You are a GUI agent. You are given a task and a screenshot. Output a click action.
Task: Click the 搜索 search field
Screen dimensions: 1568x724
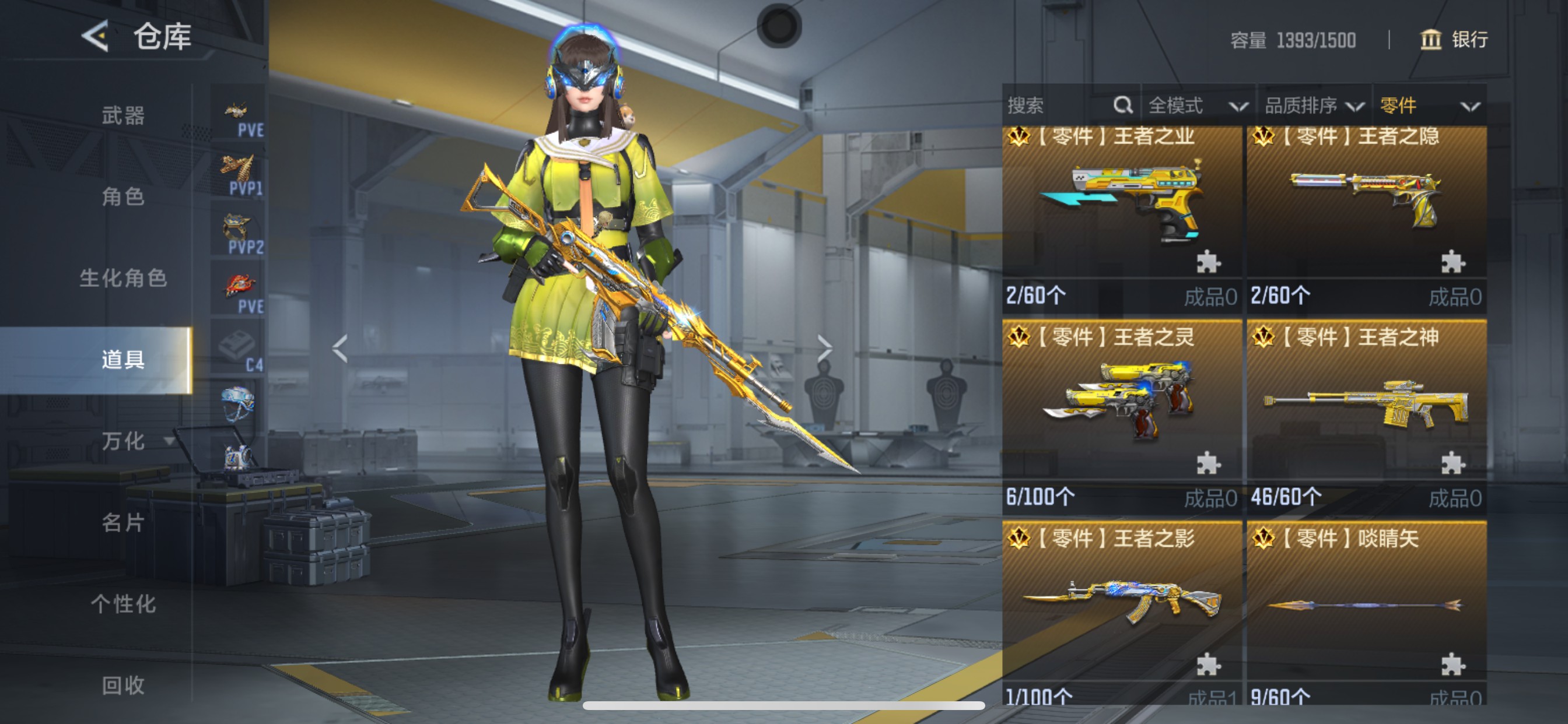[x=1059, y=106]
